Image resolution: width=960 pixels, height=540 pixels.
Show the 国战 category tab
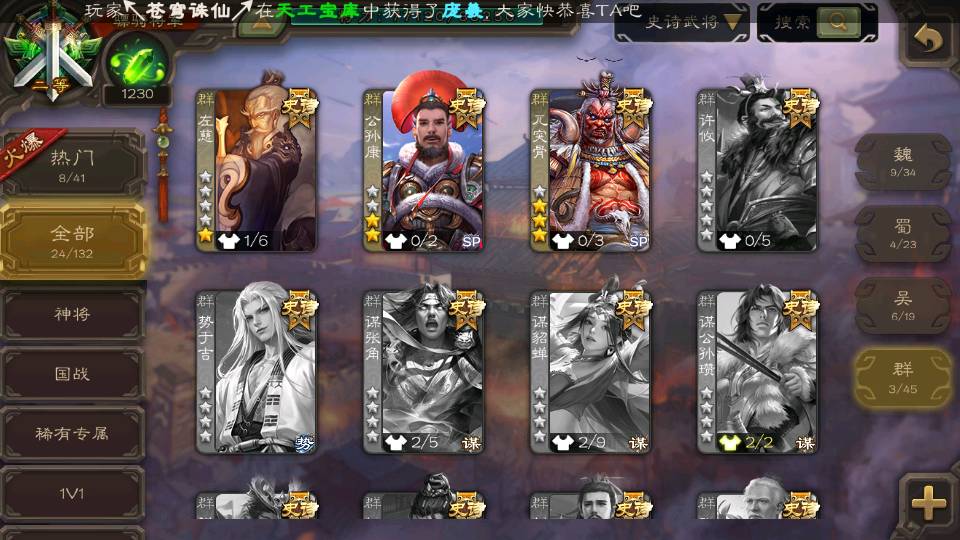point(72,374)
